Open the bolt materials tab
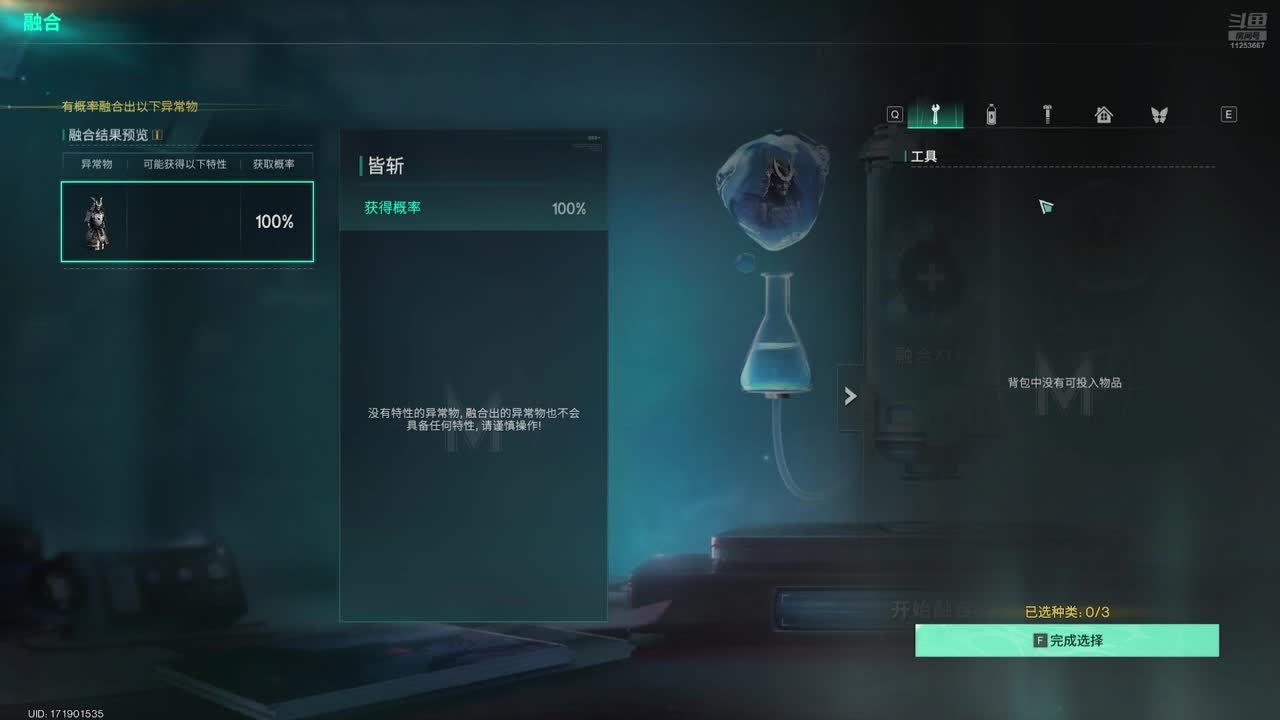The image size is (1280, 720). (1047, 114)
